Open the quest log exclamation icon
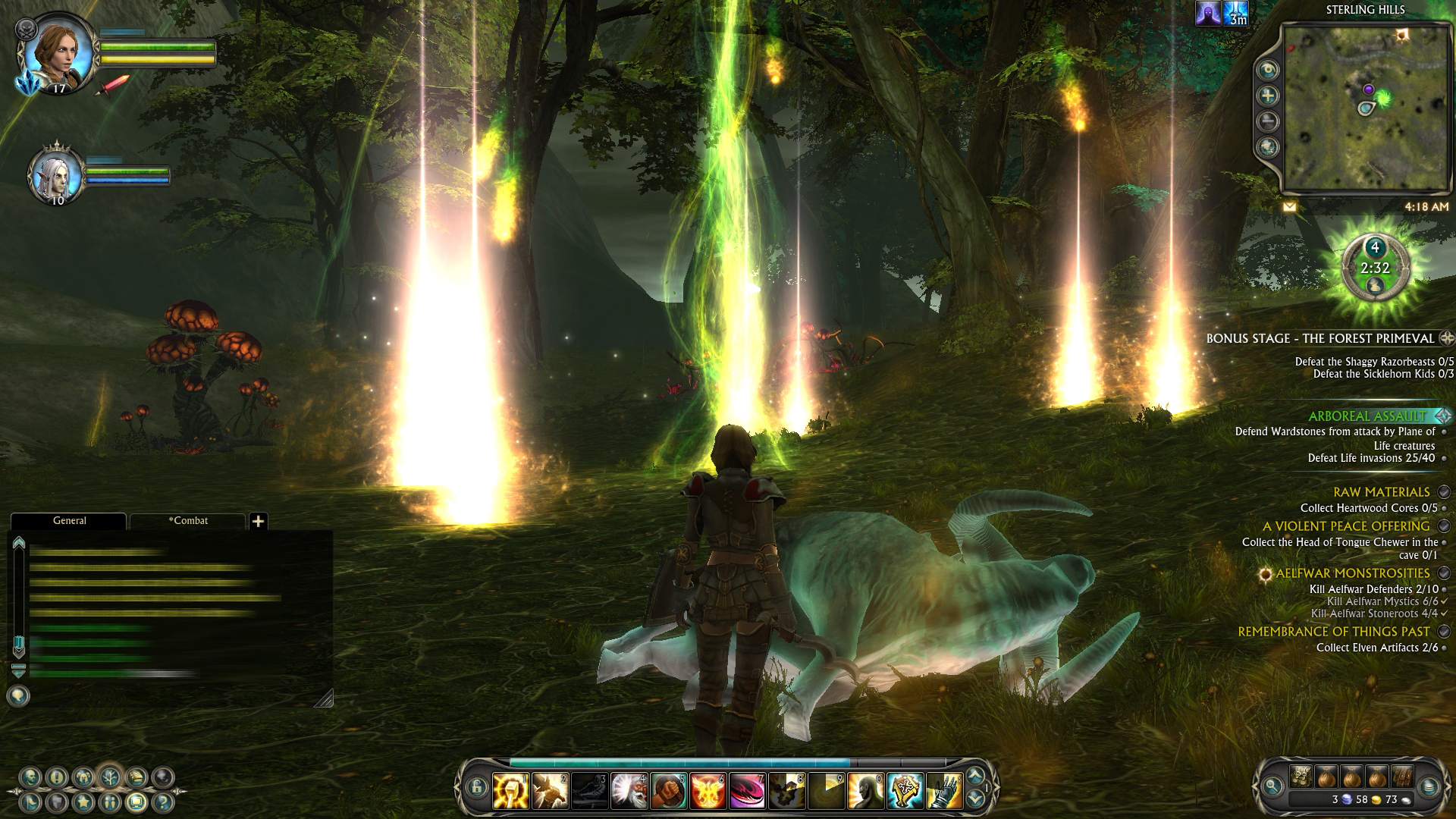Image resolution: width=1456 pixels, height=819 pixels. [x=57, y=777]
